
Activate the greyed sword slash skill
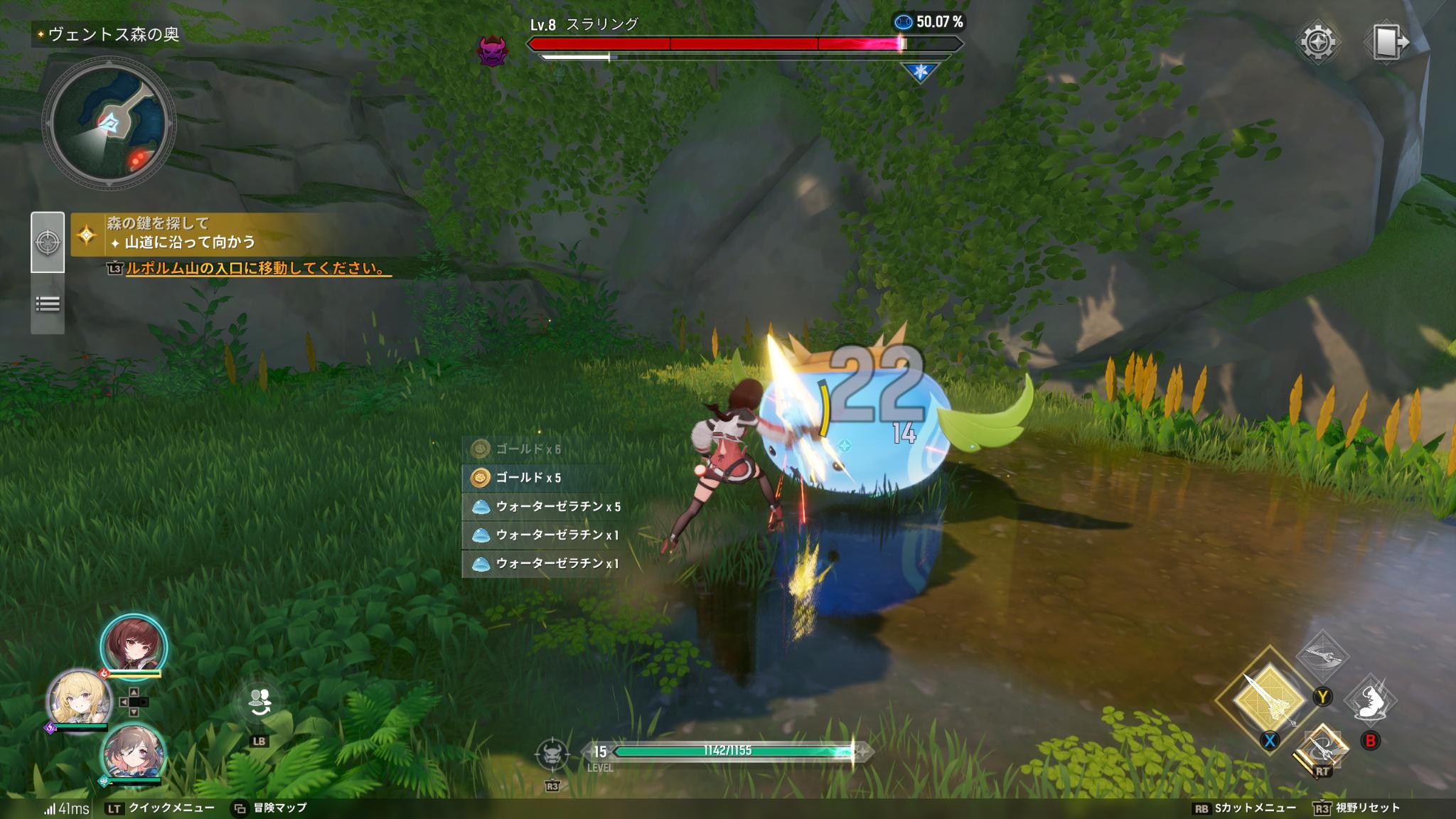(x=1322, y=657)
